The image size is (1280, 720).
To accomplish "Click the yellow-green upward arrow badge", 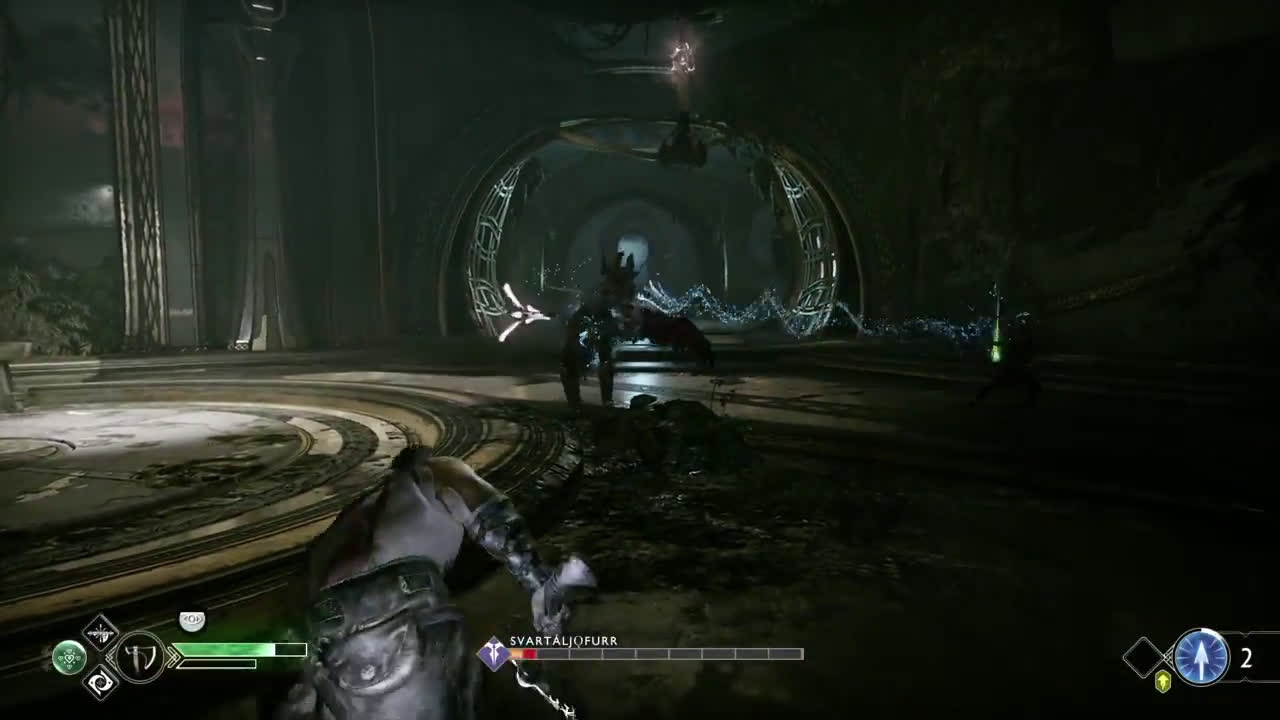I will click(x=1163, y=681).
